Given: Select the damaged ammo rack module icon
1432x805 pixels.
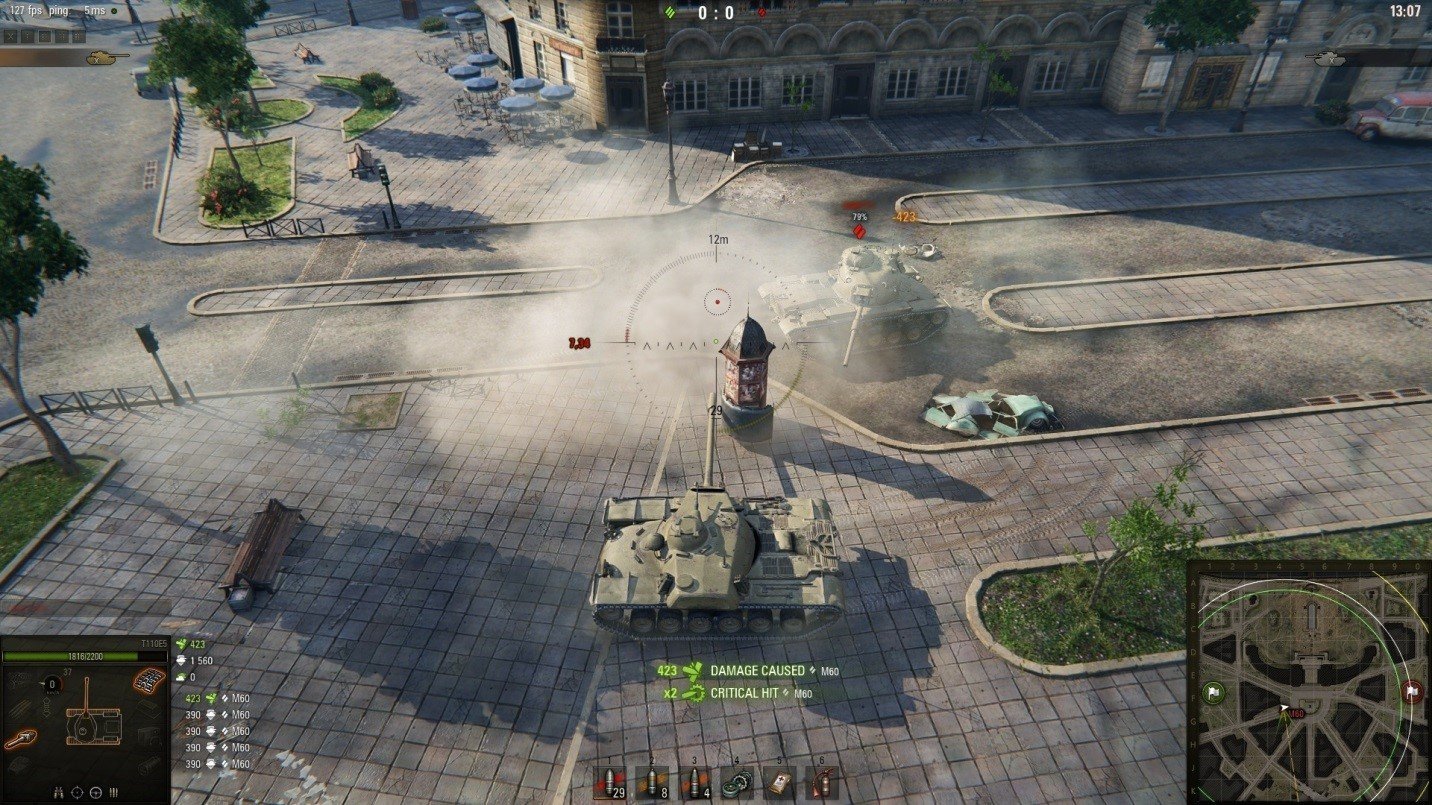Looking at the screenshot, I should [148, 682].
